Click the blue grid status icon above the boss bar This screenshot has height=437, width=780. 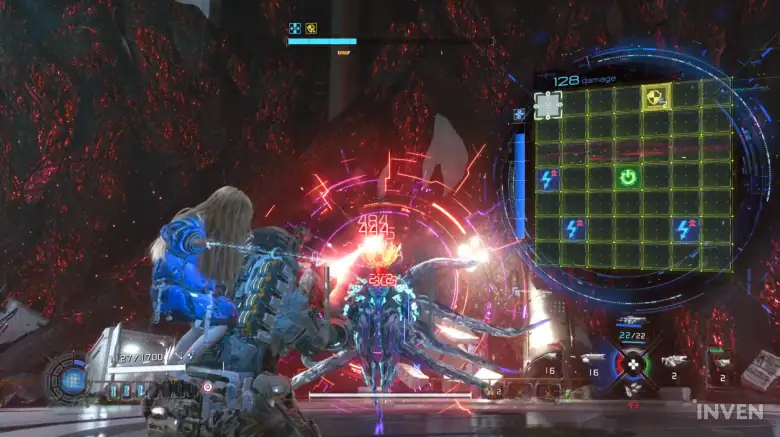point(295,29)
